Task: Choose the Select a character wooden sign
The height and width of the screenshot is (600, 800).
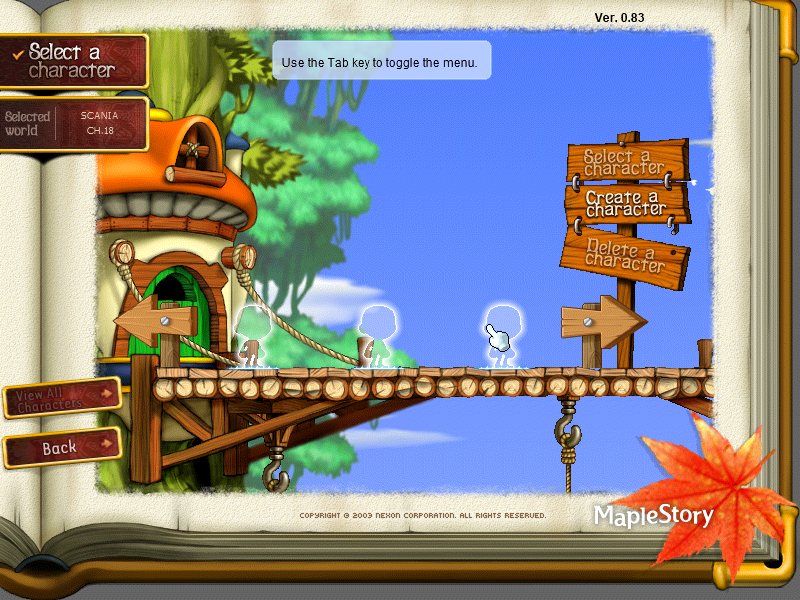Action: click(x=626, y=161)
